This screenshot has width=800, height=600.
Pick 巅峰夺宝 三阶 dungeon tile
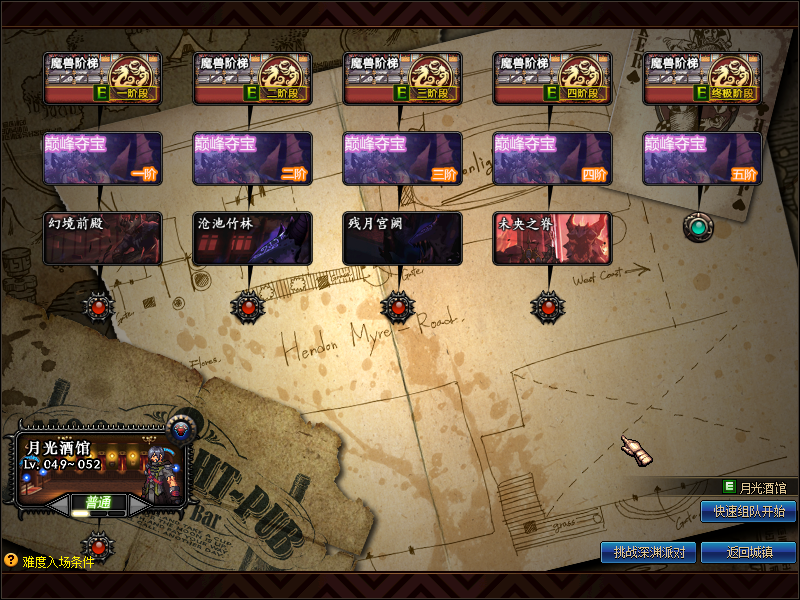tap(402, 158)
